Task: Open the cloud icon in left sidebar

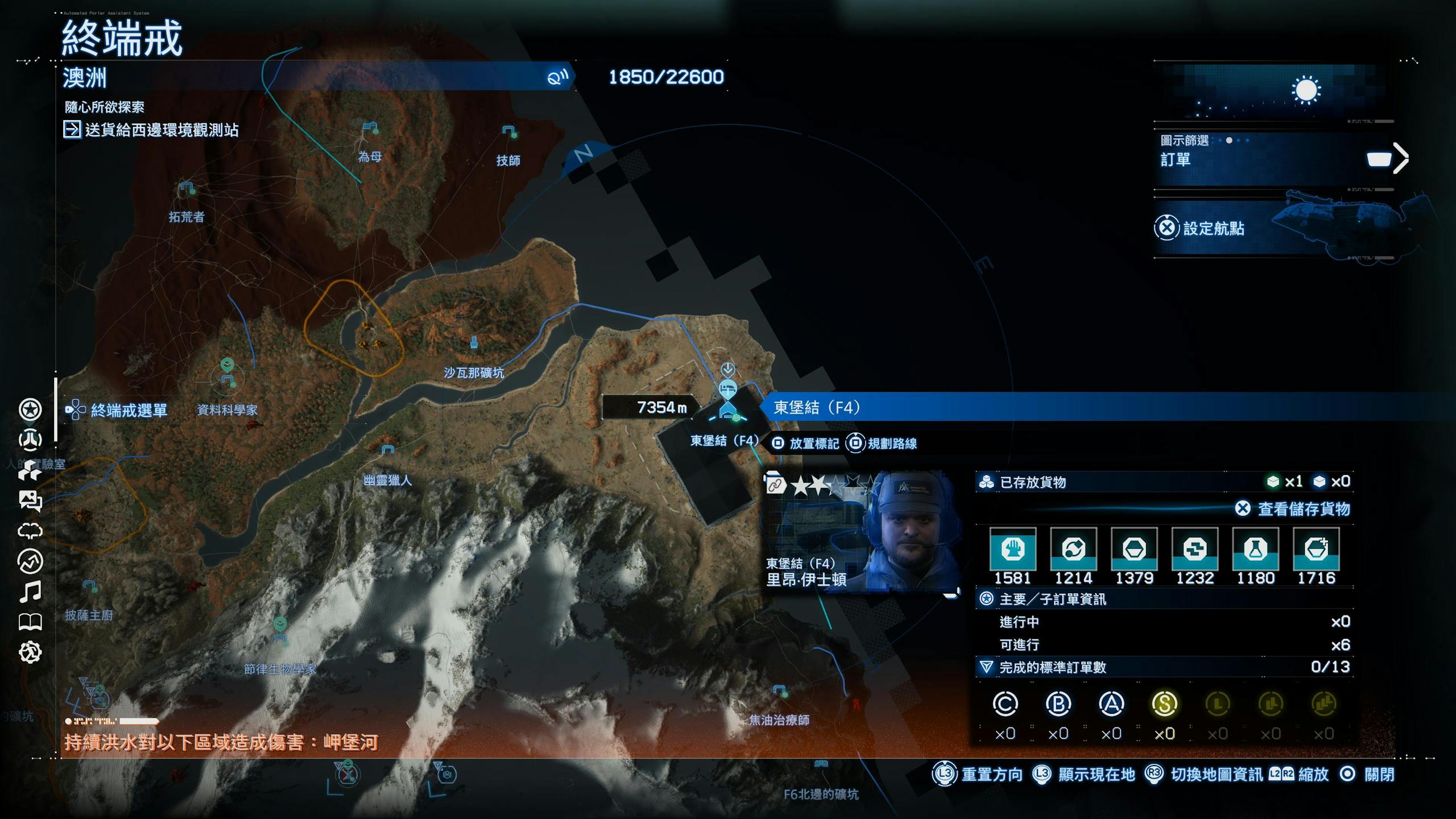Action: click(30, 531)
